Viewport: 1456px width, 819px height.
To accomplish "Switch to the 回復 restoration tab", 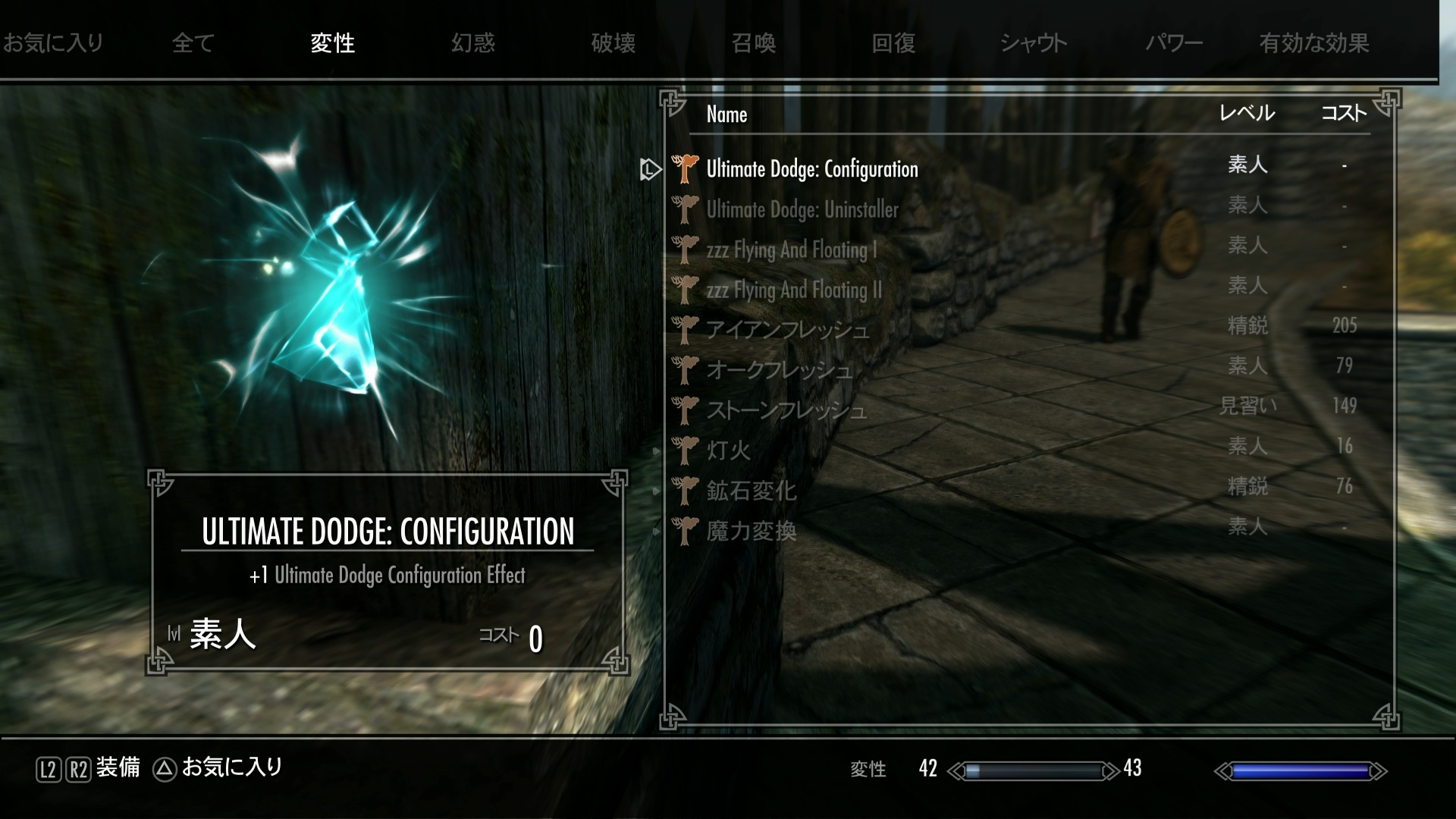I will (x=893, y=43).
